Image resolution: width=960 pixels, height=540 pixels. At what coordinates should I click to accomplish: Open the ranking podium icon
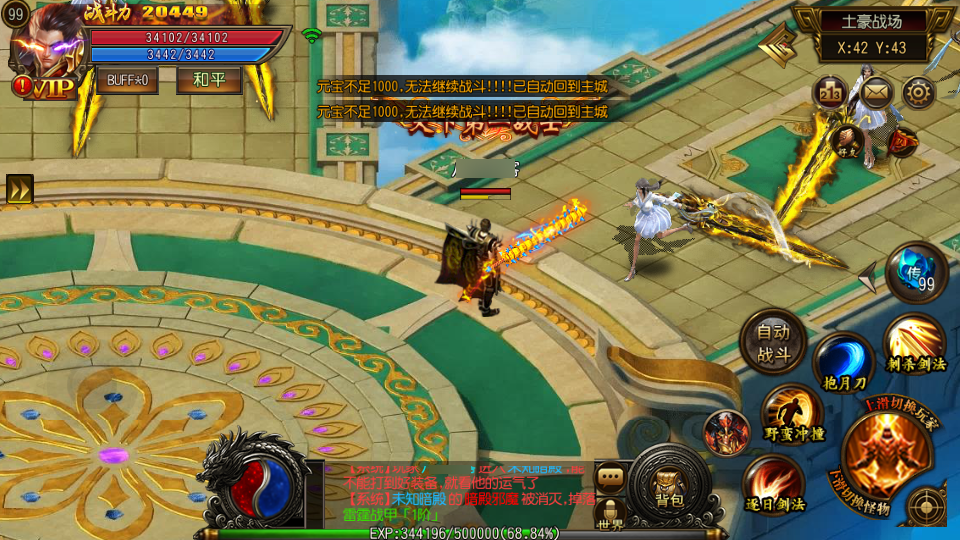click(830, 93)
